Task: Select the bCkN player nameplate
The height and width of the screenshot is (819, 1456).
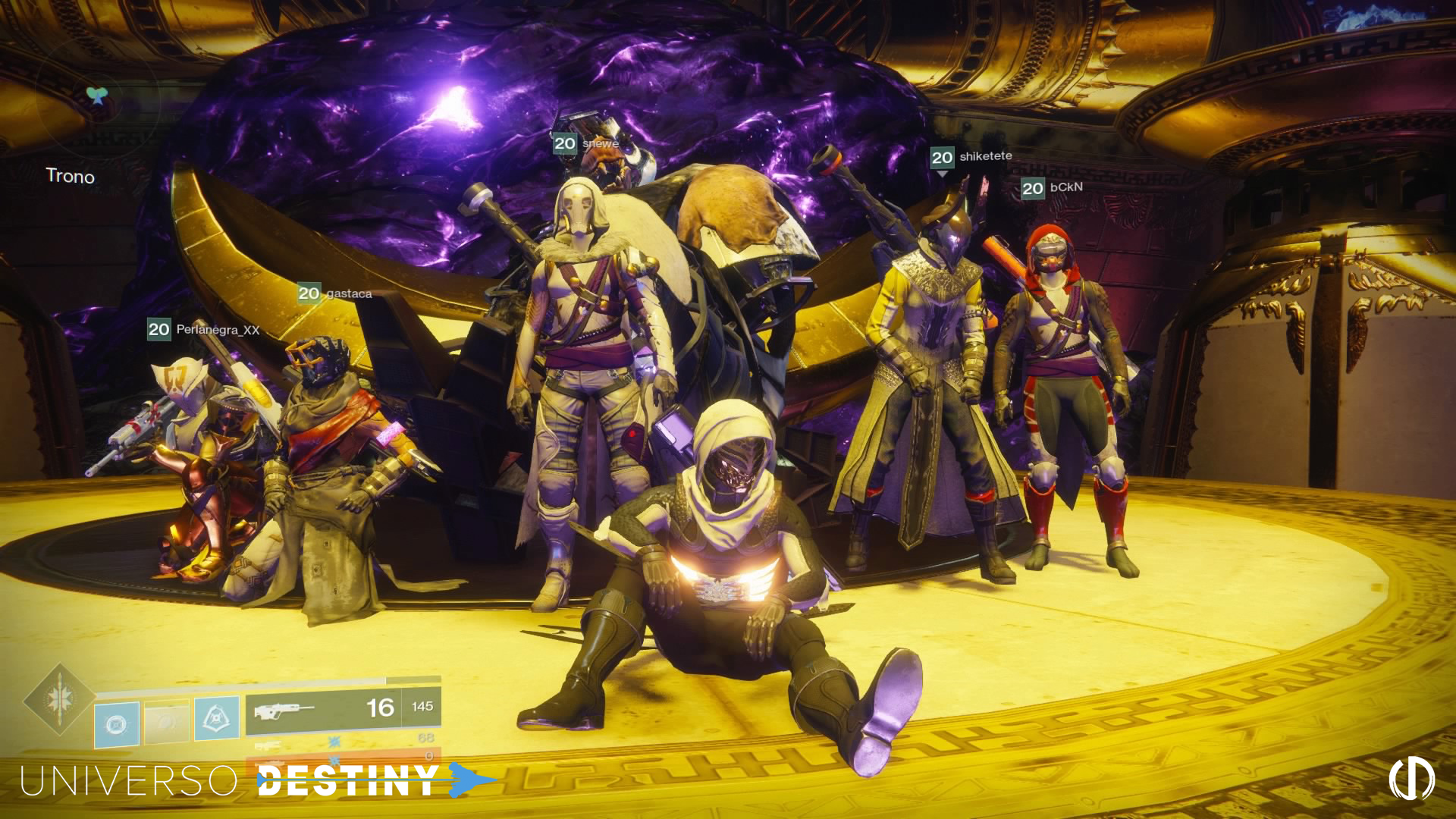Action: [1052, 187]
